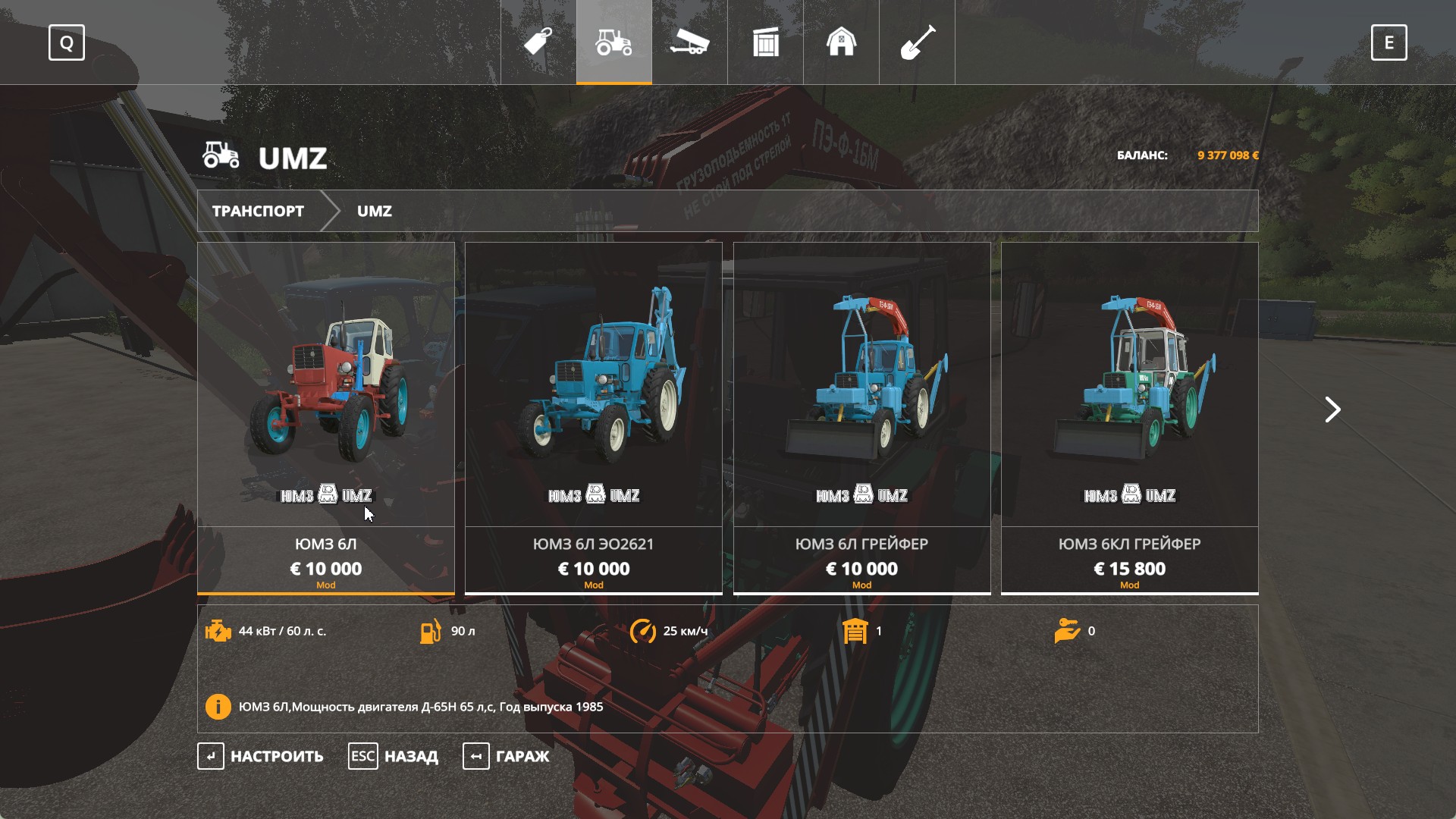Switch to the shovel landscaping tab

coord(918,42)
